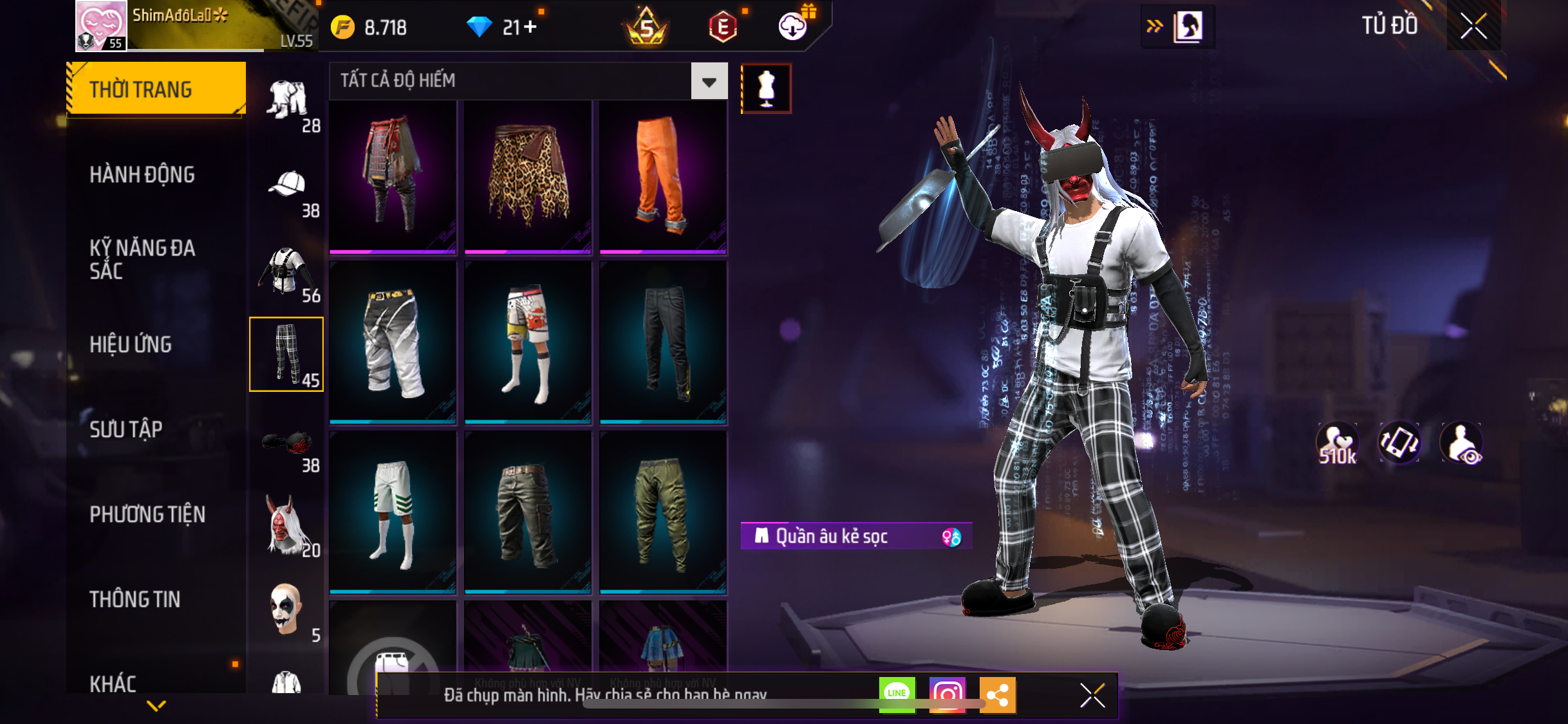
Task: Click the mannequin outfit preview button
Action: 766,89
